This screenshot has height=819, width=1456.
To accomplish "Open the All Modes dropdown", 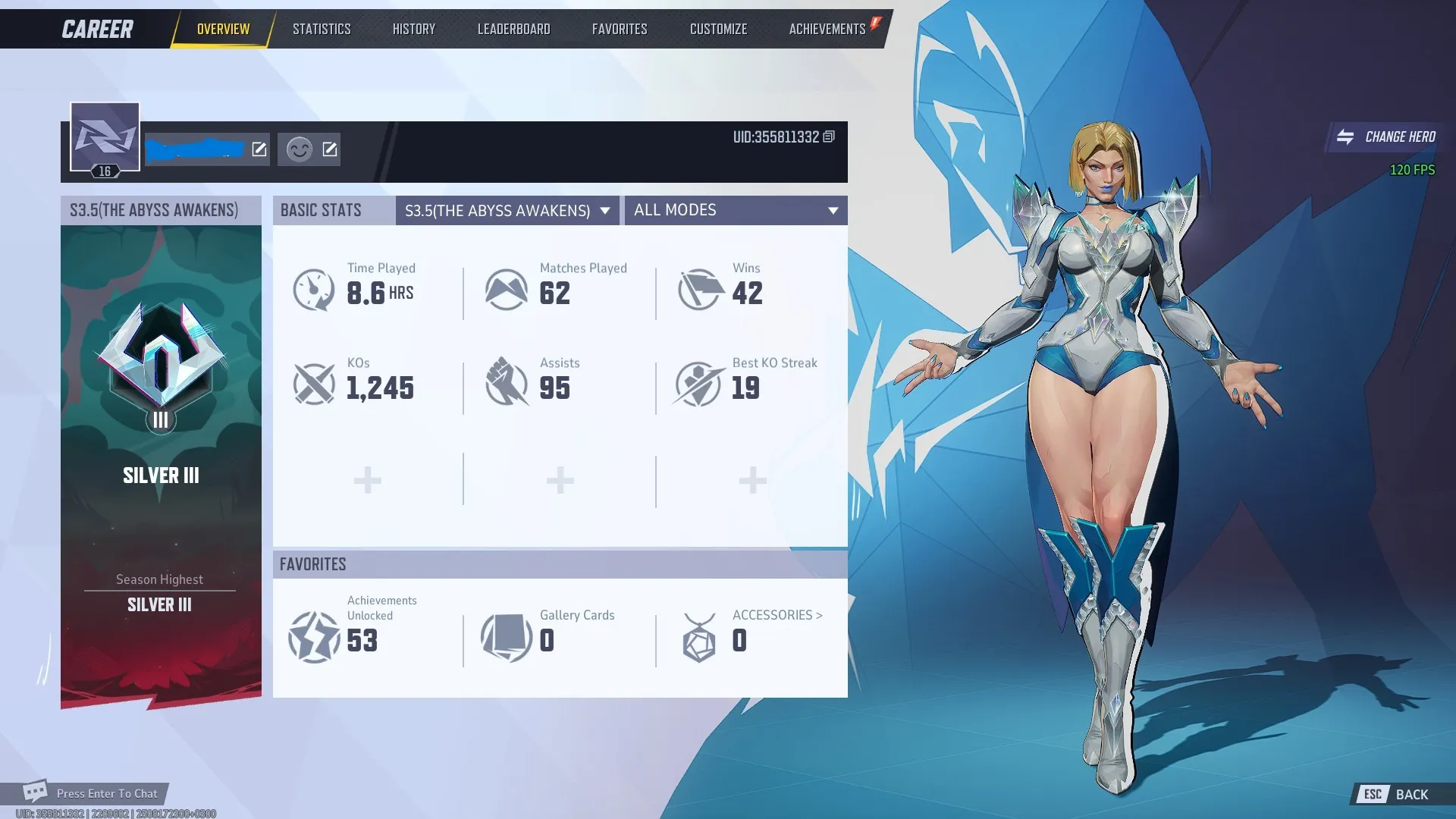I will [x=734, y=211].
